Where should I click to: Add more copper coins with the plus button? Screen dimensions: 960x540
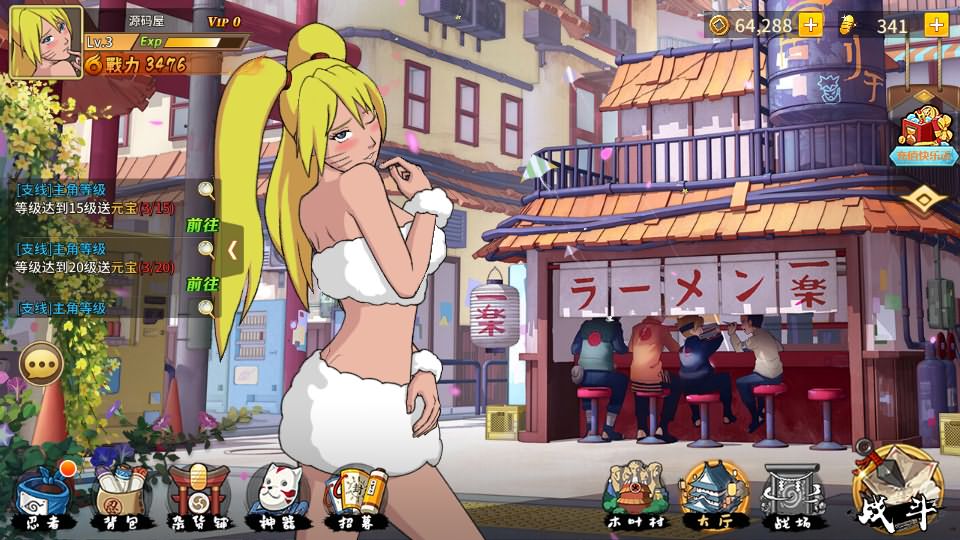coord(810,25)
